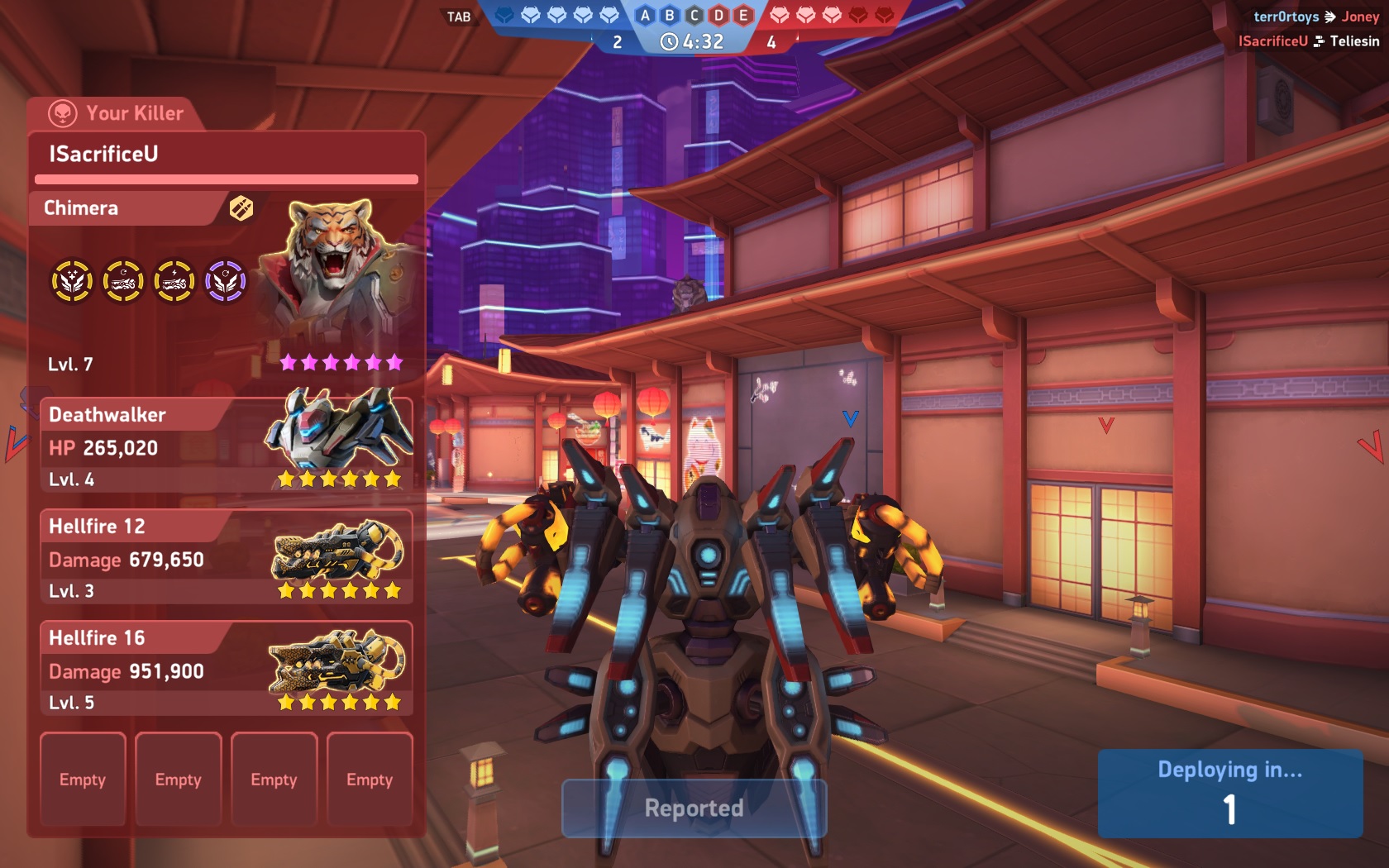Open the Your Killer tab header
Image resolution: width=1389 pixels, height=868 pixels.
117,113
